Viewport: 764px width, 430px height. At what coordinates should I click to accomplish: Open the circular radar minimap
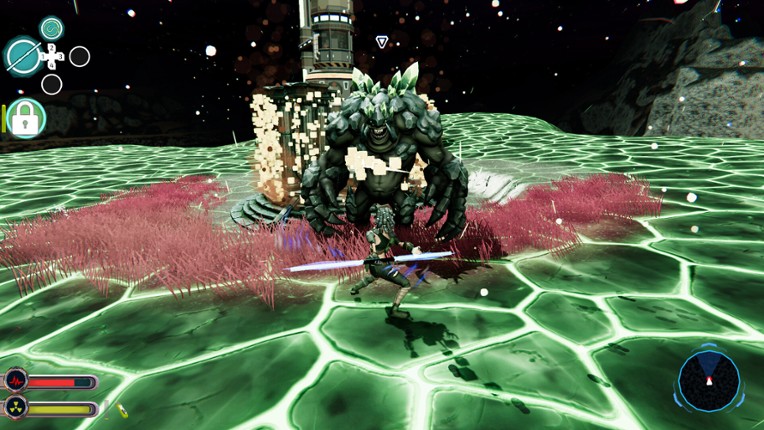click(x=709, y=381)
